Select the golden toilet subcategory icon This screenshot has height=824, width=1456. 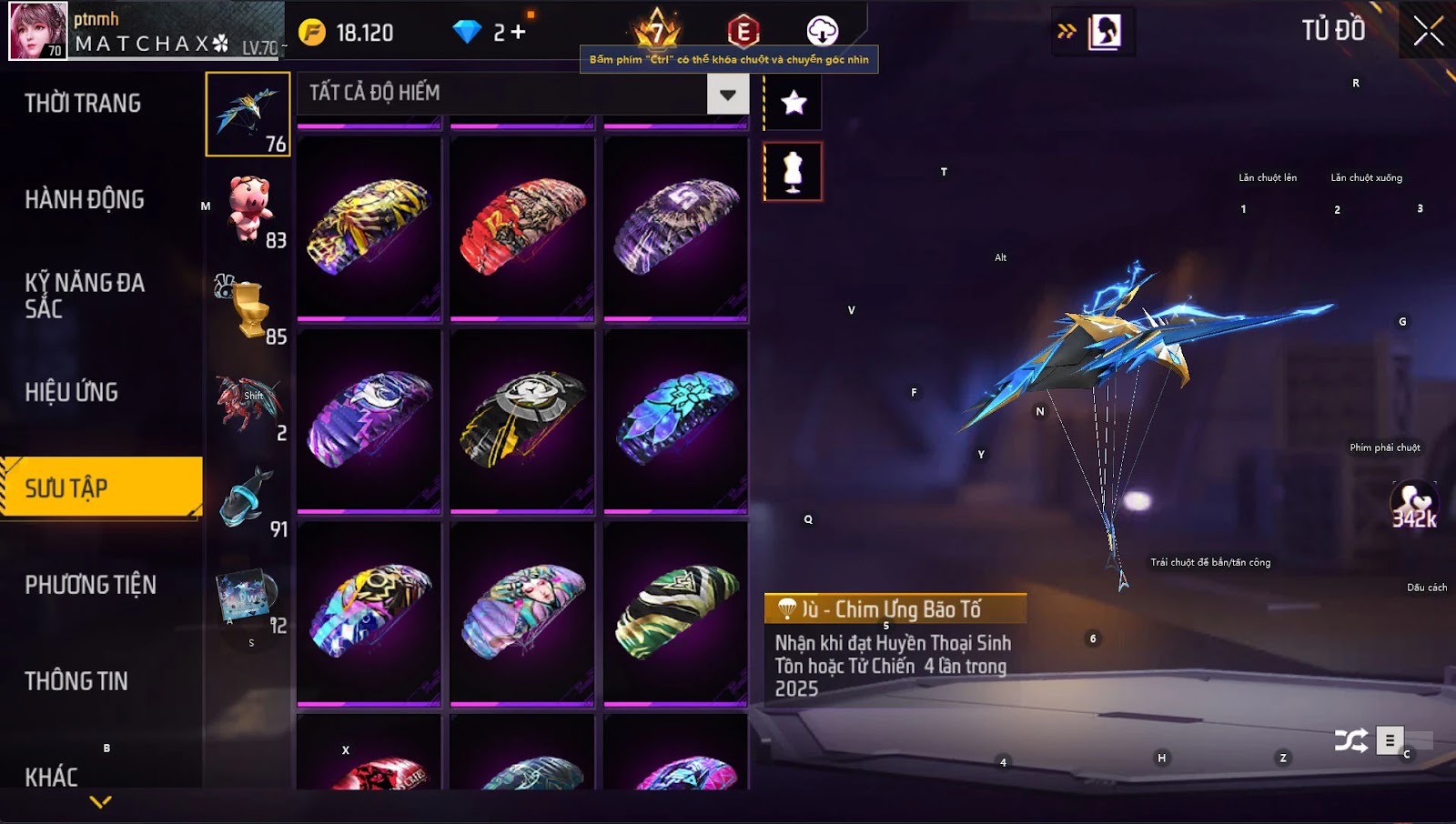tap(248, 307)
